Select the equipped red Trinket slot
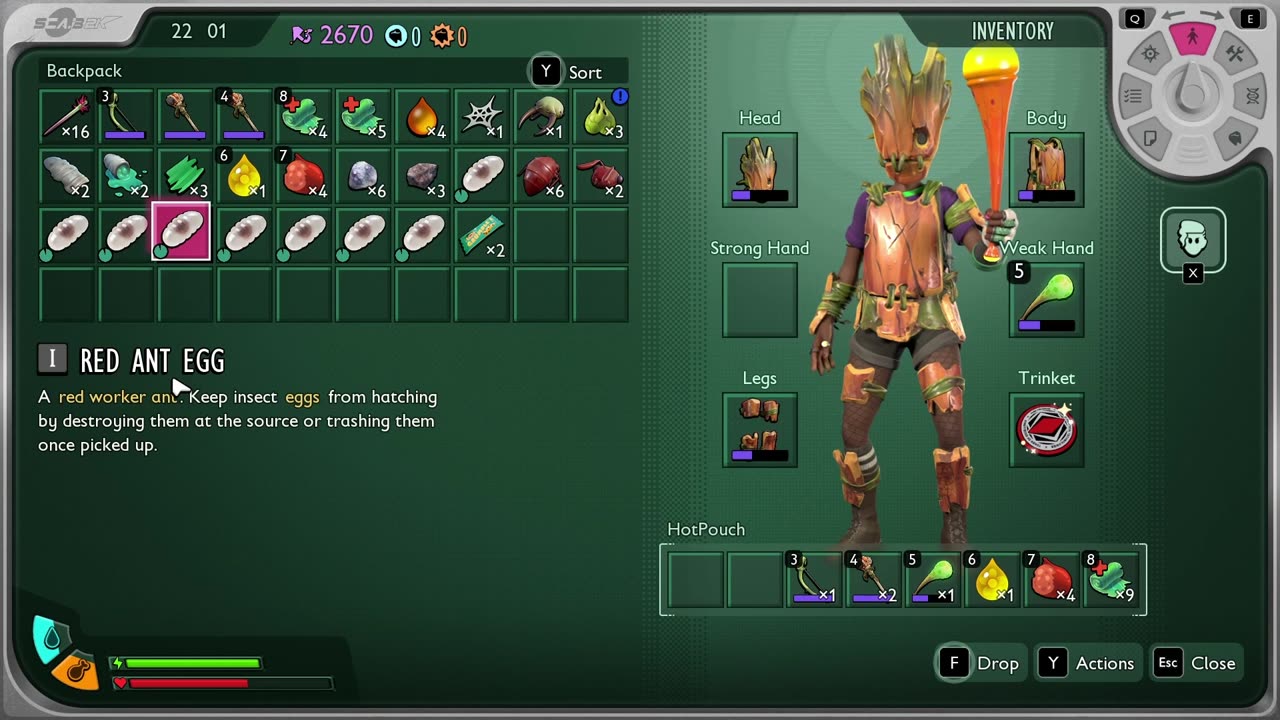Viewport: 1280px width, 720px height. 1046,429
